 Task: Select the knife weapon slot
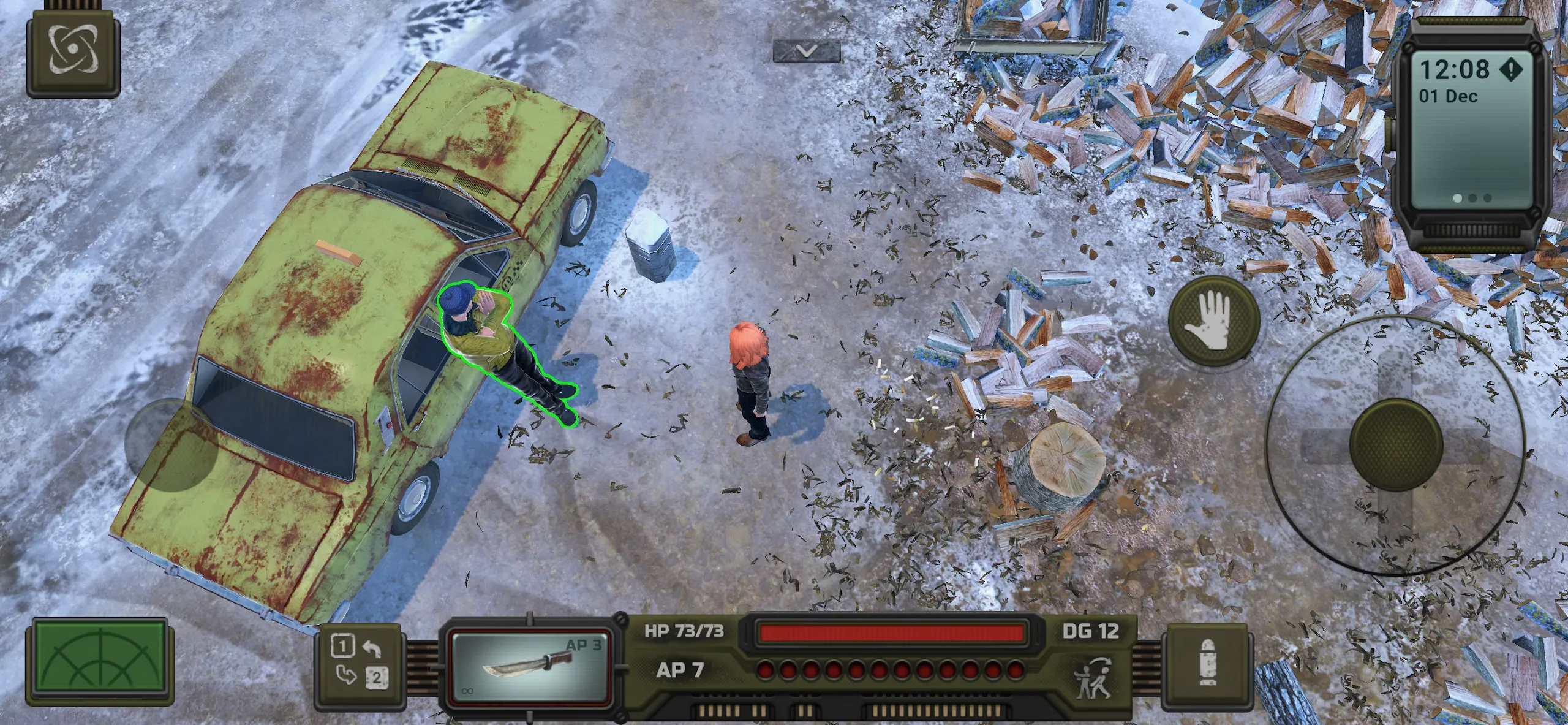[530, 667]
